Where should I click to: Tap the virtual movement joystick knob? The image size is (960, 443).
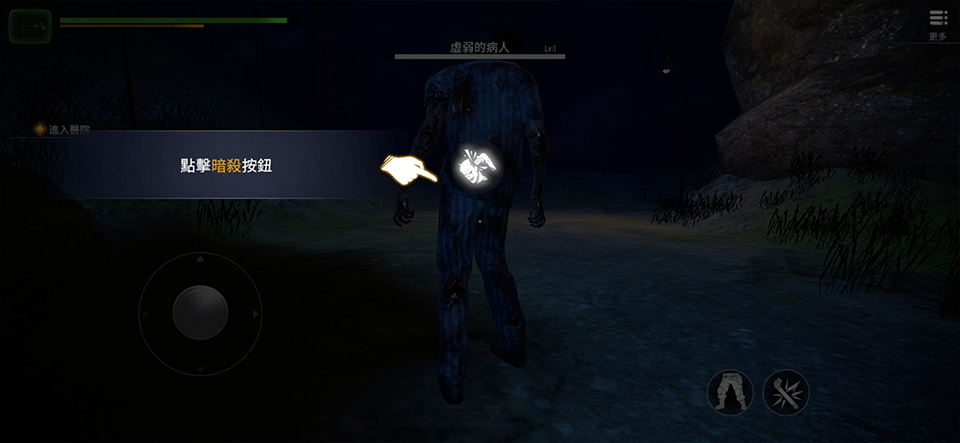[x=200, y=313]
